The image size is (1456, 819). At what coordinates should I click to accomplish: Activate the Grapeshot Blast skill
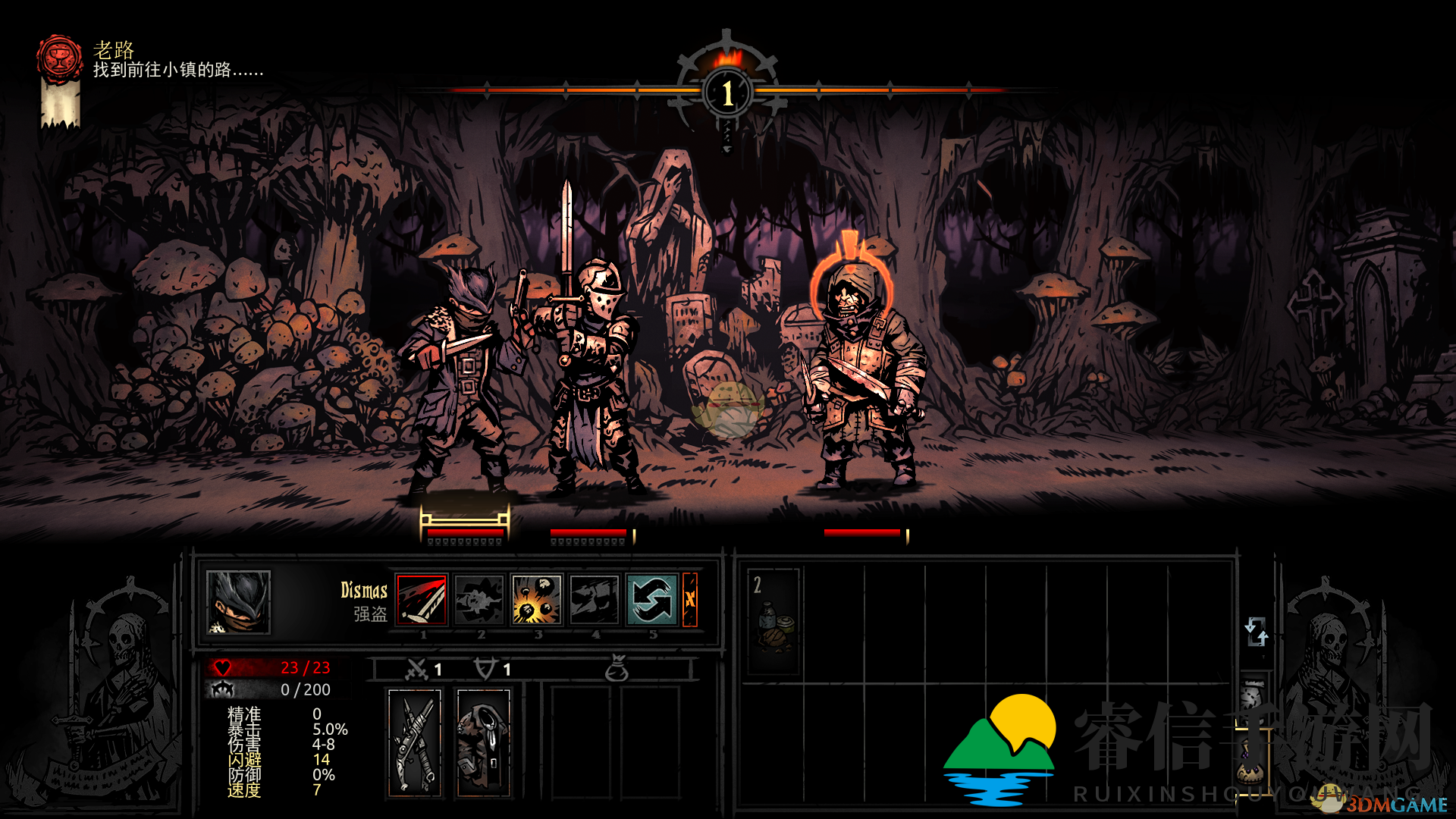[x=537, y=599]
